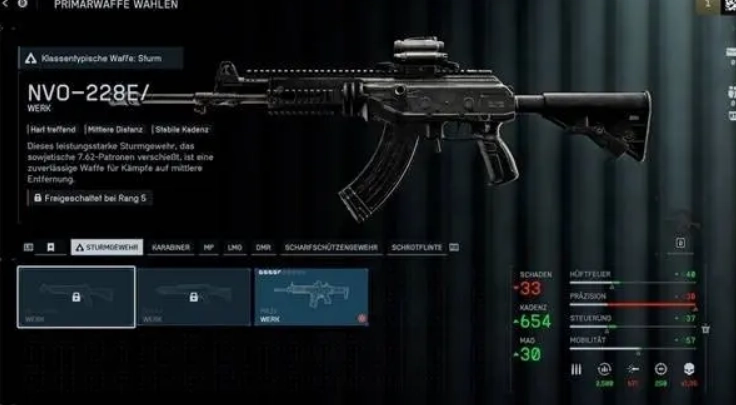736x405 pixels.
Task: Select the MP weapon tab
Action: click(209, 247)
